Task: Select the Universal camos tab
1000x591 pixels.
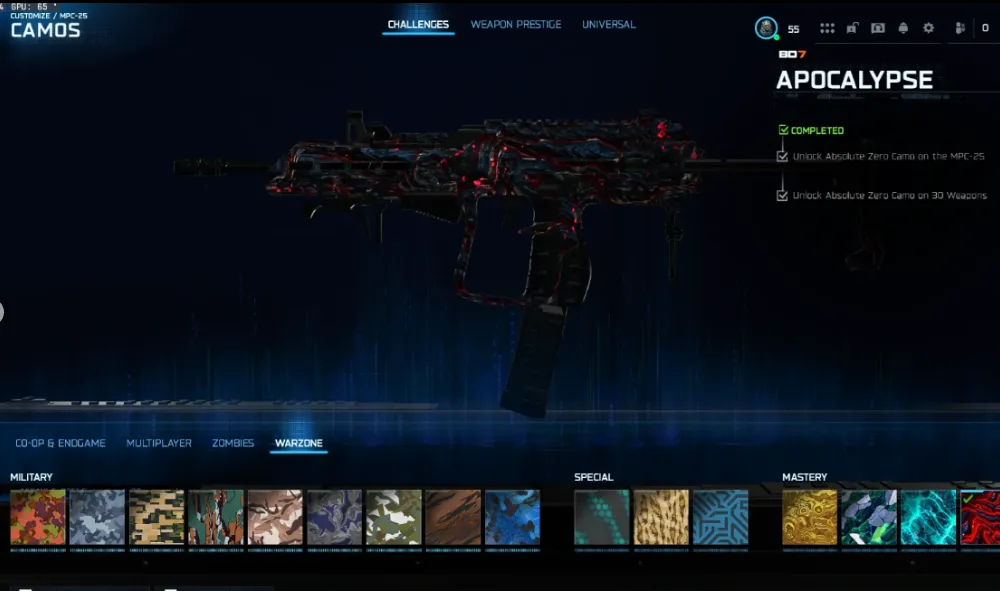Action: pyautogui.click(x=608, y=25)
